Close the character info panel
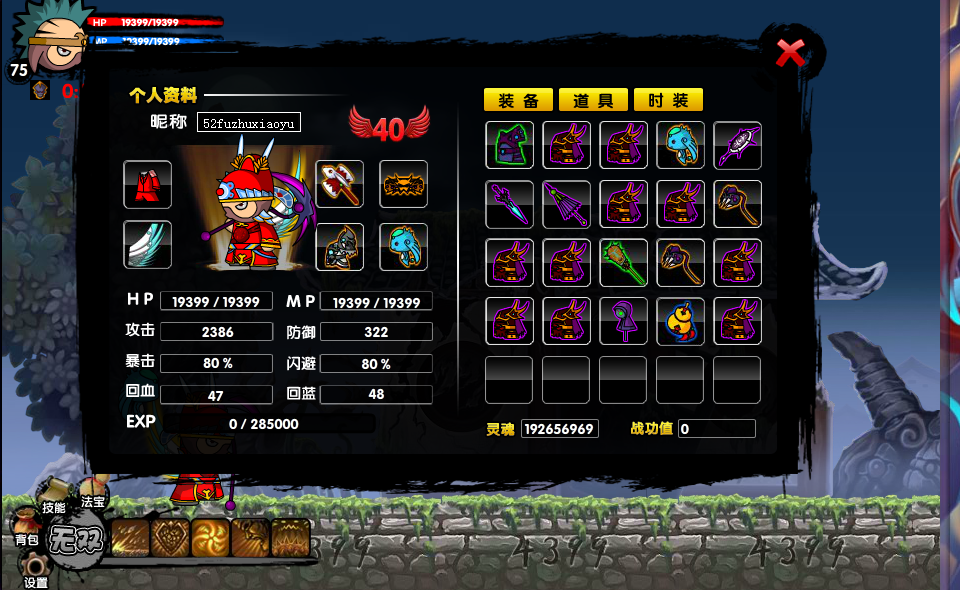Viewport: 960px width, 590px height. pos(790,53)
